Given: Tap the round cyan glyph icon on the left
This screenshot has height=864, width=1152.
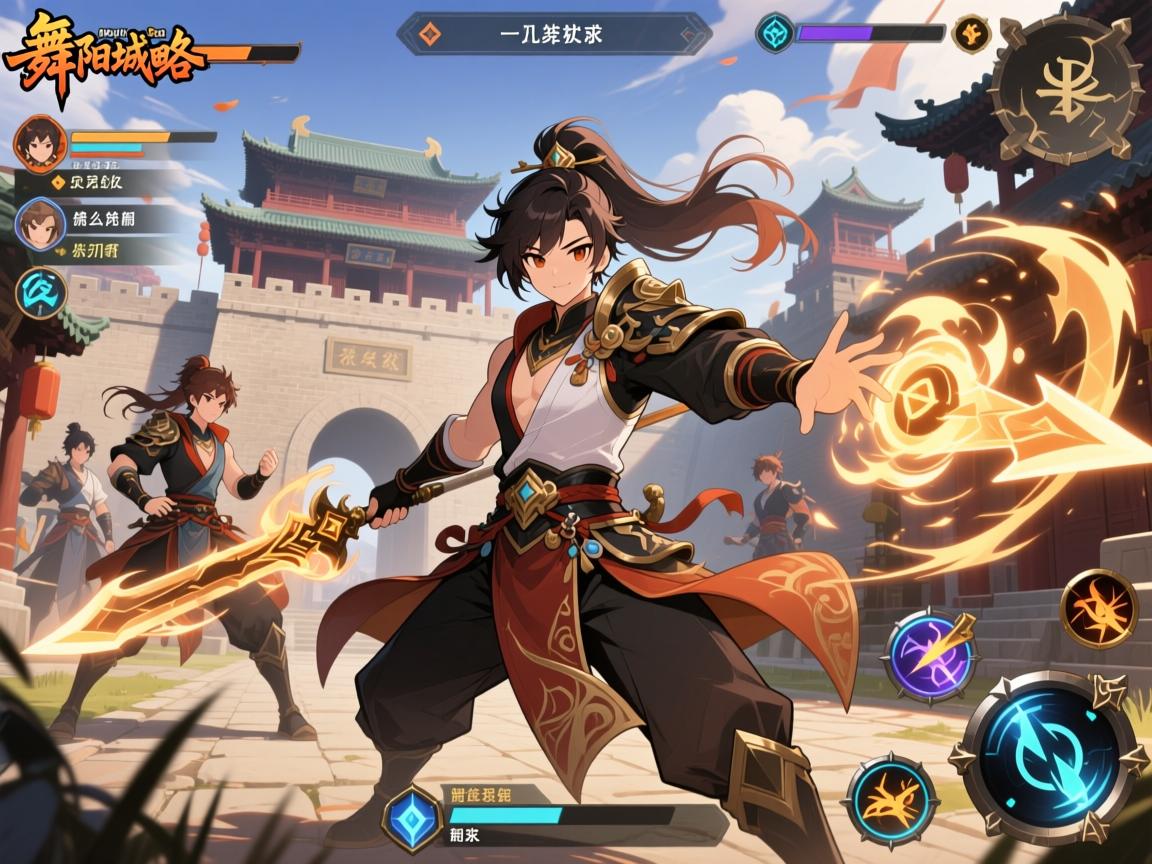Looking at the screenshot, I should [x=42, y=293].
